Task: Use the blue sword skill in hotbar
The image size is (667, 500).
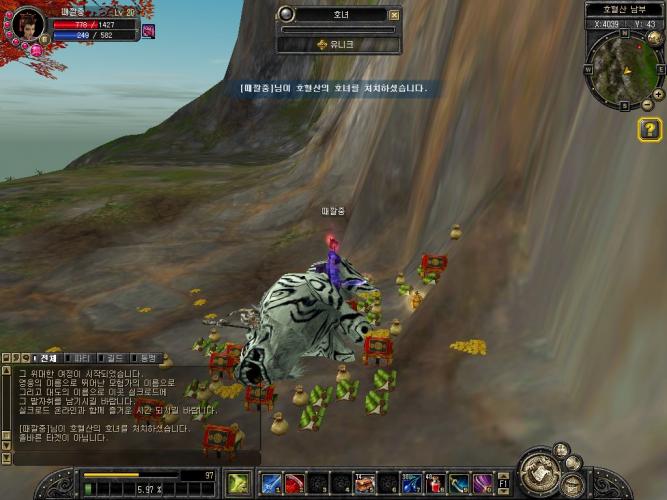Action: tap(270, 484)
